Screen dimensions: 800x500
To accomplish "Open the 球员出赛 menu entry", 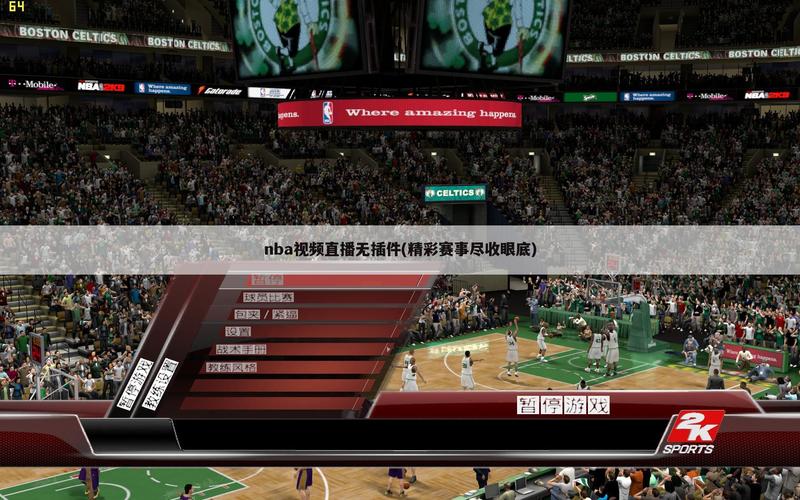I will point(269,297).
